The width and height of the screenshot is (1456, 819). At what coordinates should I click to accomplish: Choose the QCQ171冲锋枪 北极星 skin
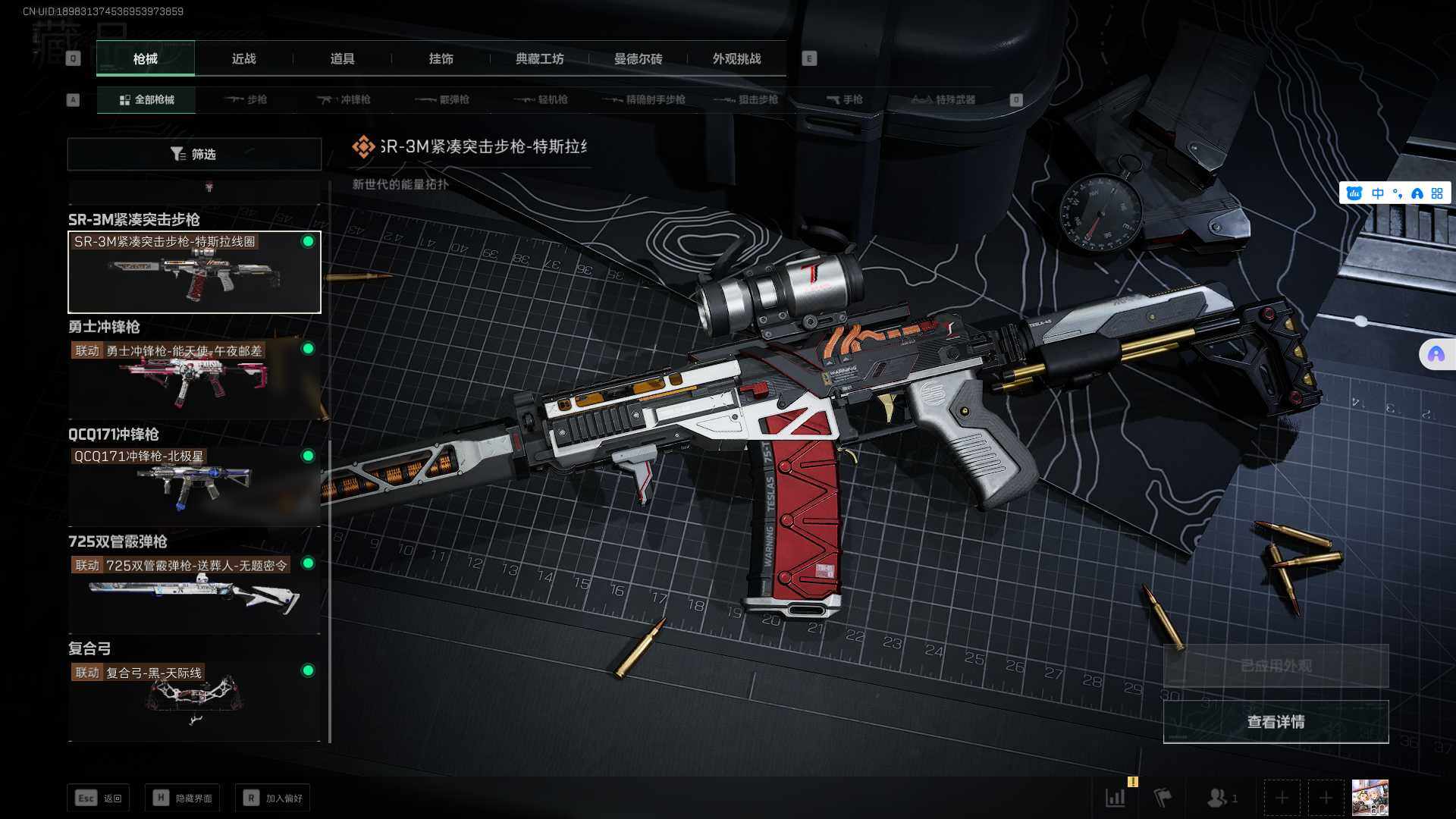[x=194, y=485]
